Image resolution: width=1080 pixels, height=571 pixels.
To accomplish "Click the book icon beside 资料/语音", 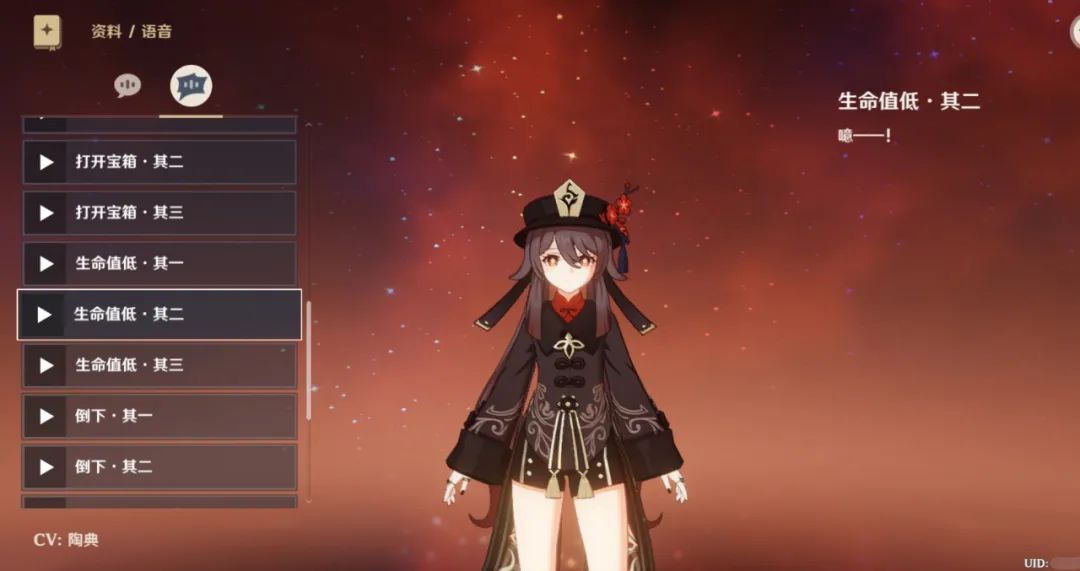I will pos(47,31).
